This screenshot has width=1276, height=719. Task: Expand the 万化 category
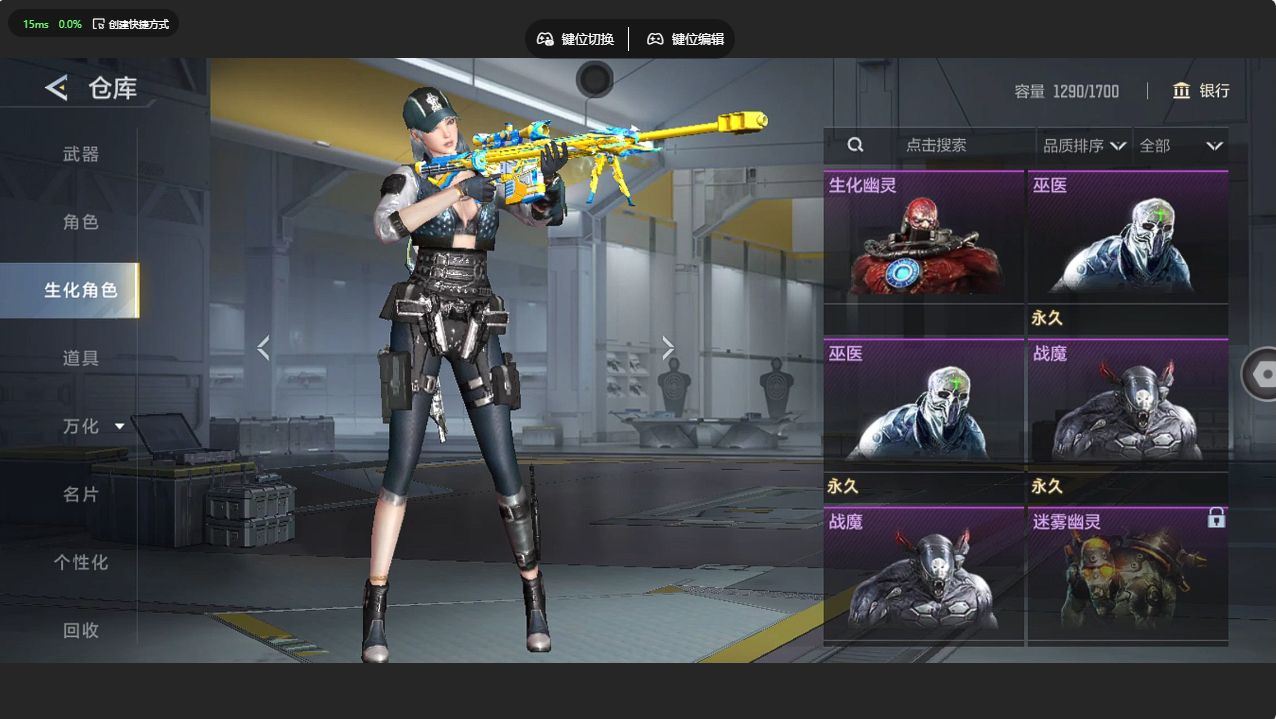coord(93,426)
